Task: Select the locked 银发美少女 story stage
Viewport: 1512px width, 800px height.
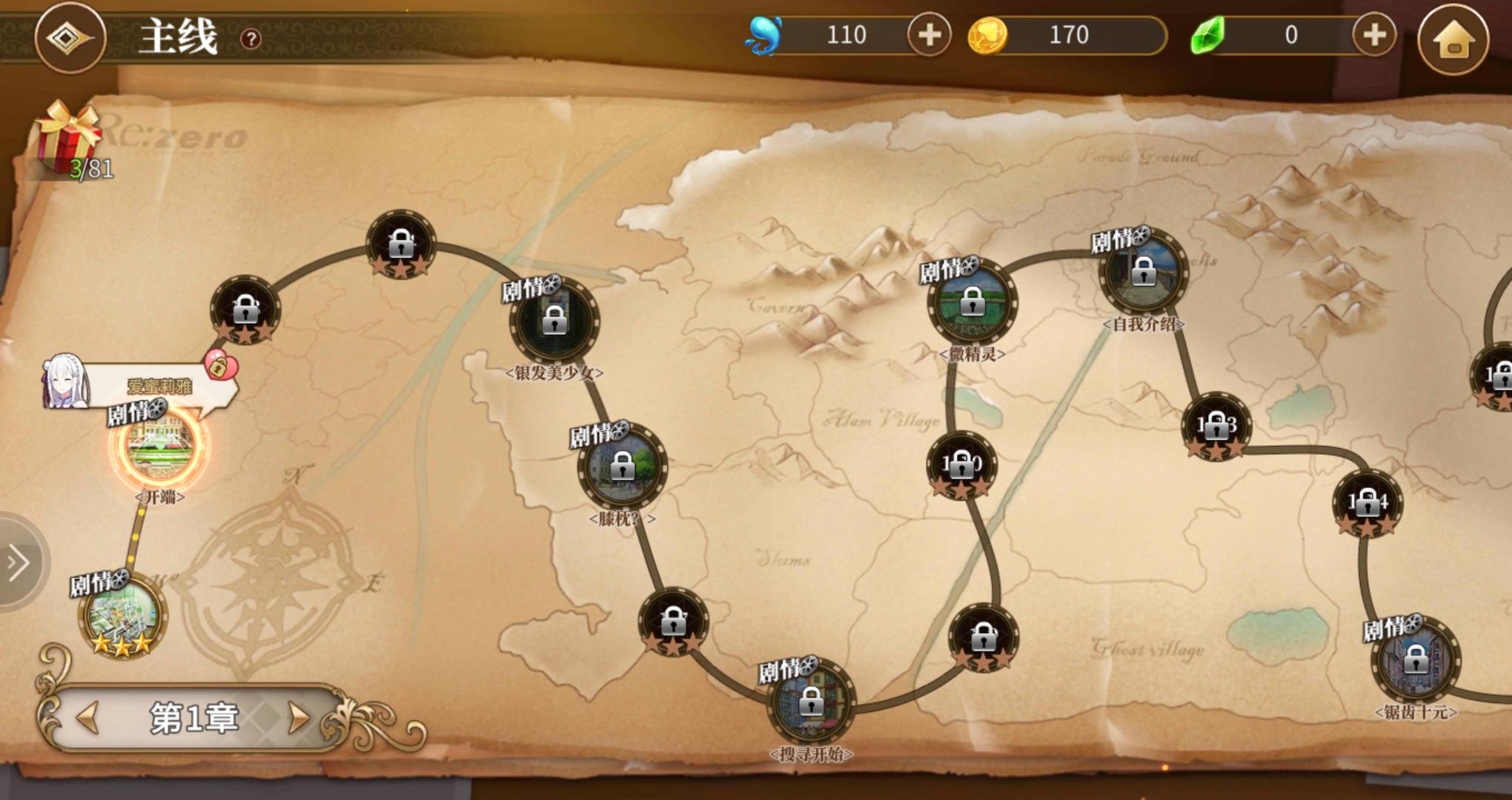Action: 554,321
